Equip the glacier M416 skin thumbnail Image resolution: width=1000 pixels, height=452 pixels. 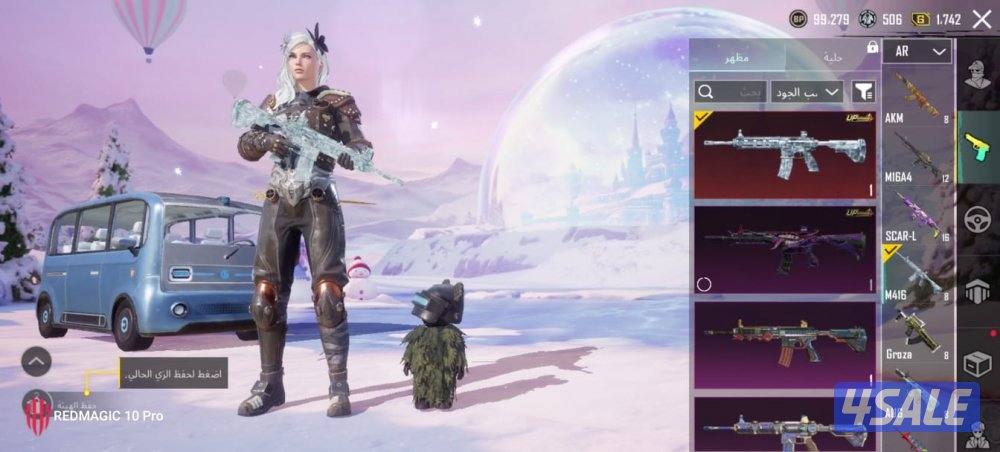[784, 154]
